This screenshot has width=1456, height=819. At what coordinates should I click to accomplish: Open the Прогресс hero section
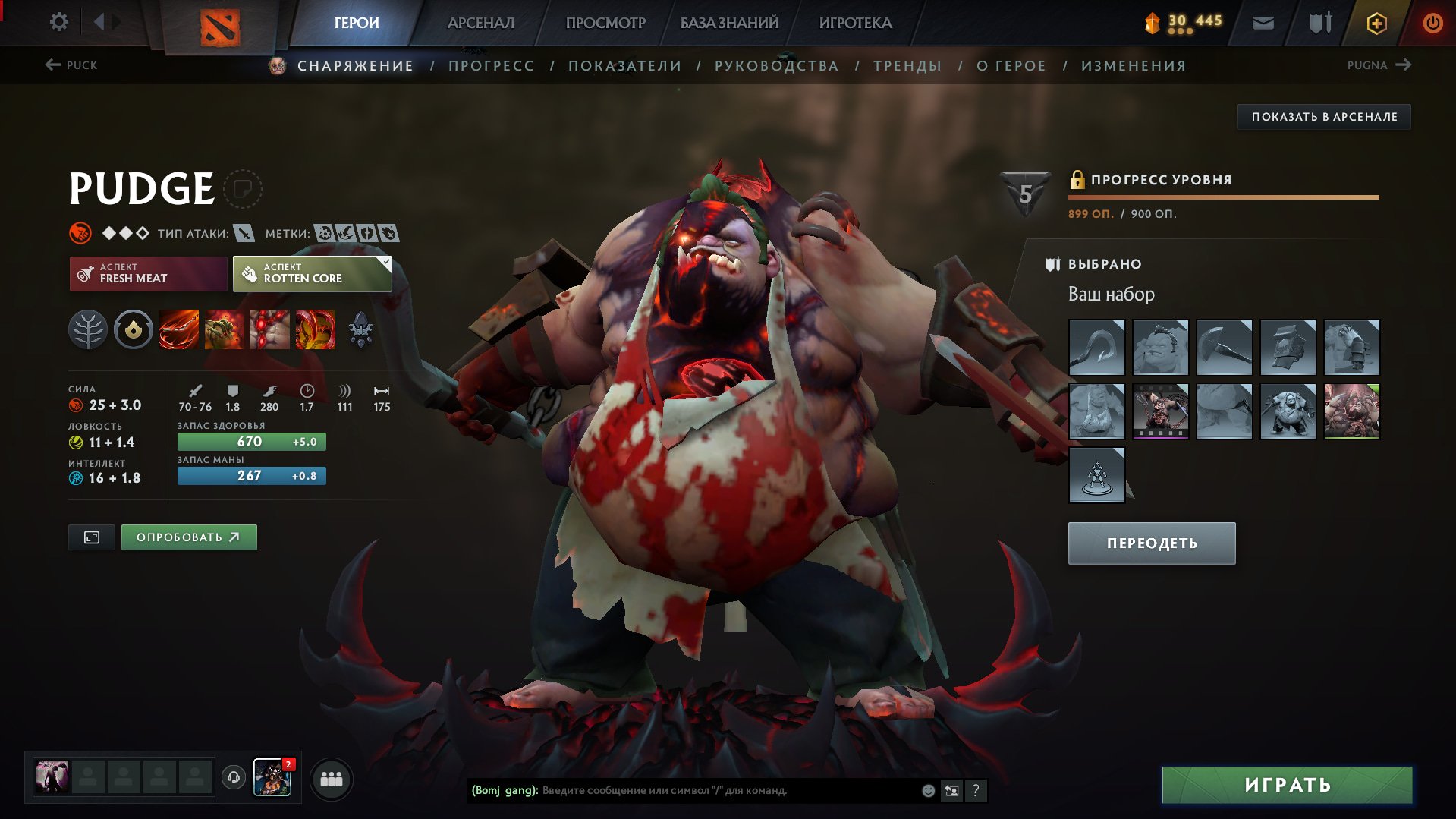pos(491,66)
